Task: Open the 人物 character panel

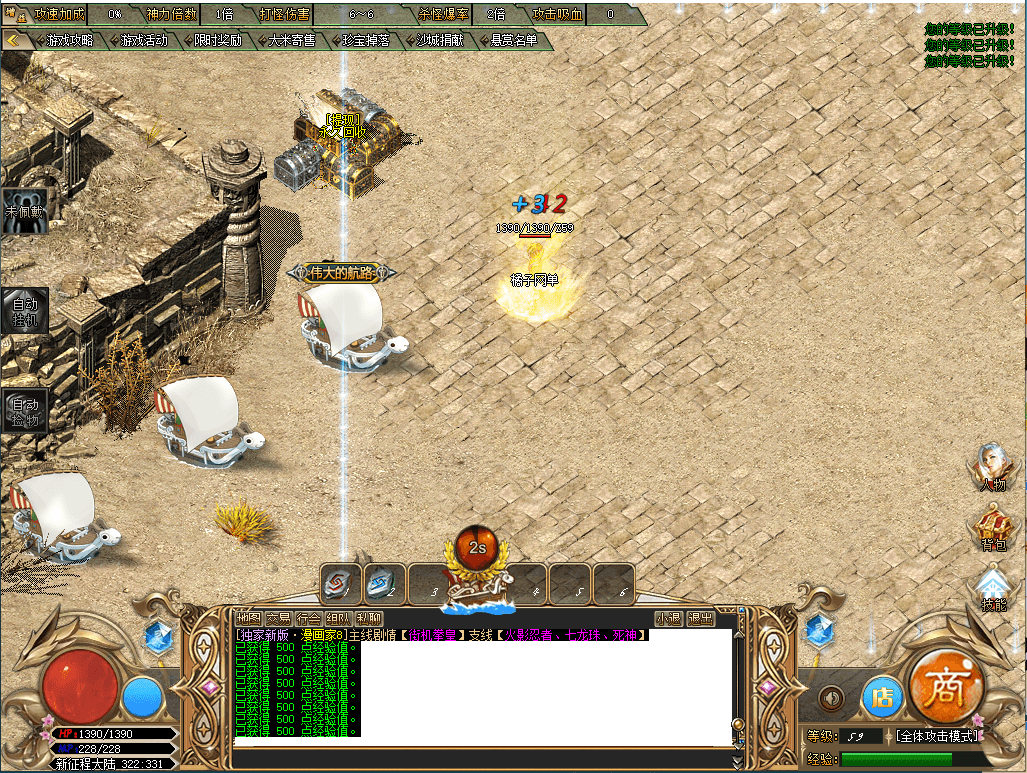Action: point(992,468)
